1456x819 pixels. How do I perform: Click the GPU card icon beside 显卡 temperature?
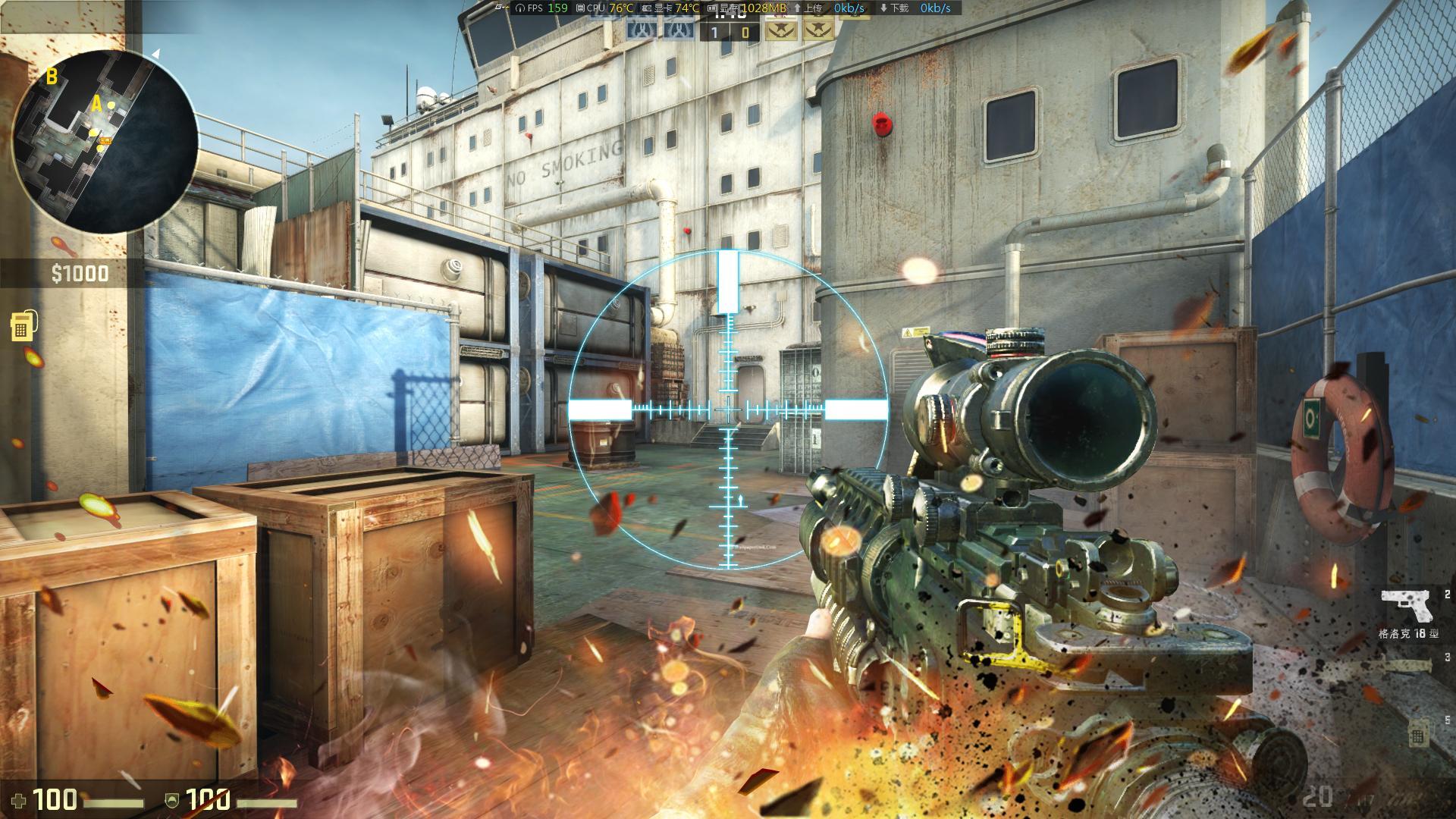(x=646, y=9)
